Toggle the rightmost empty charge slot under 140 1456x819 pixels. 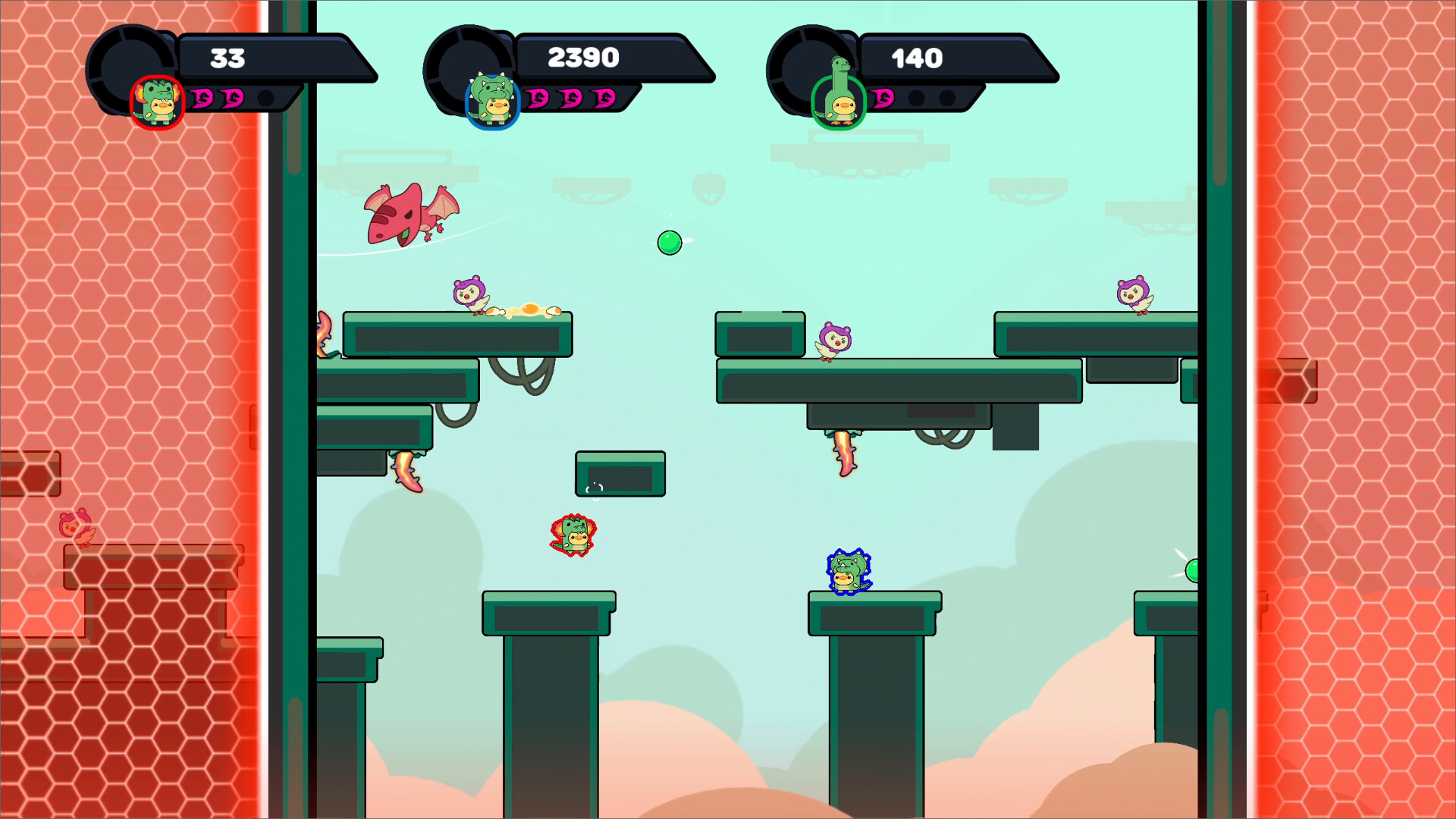[x=949, y=98]
